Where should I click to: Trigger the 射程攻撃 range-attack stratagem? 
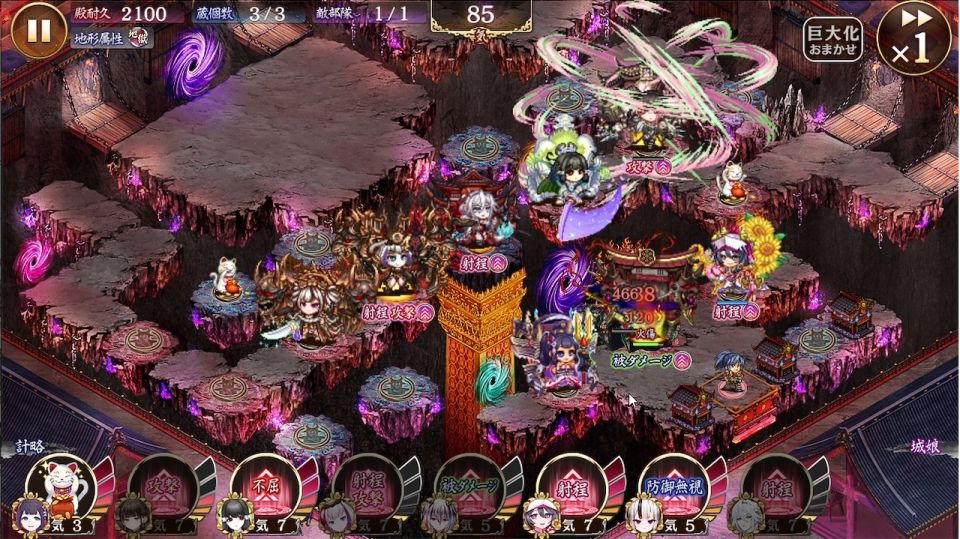tap(366, 489)
